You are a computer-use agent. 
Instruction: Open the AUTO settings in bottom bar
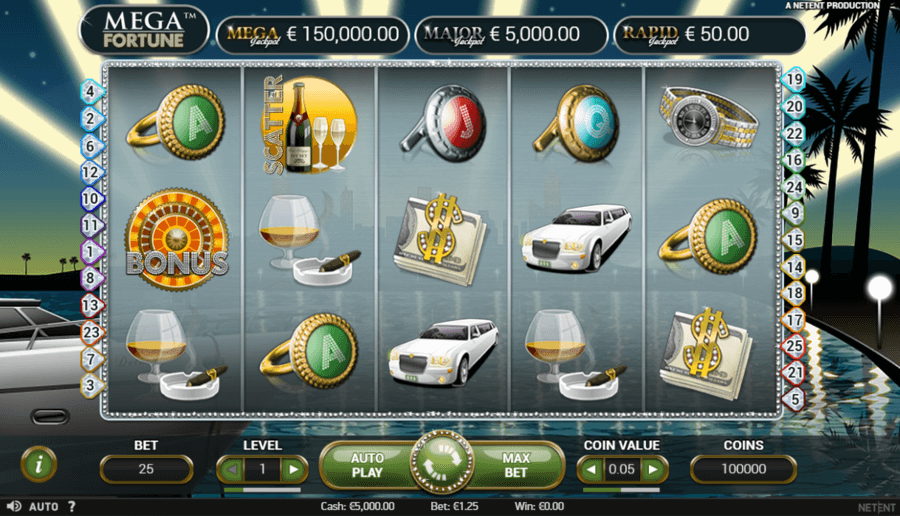[43, 507]
